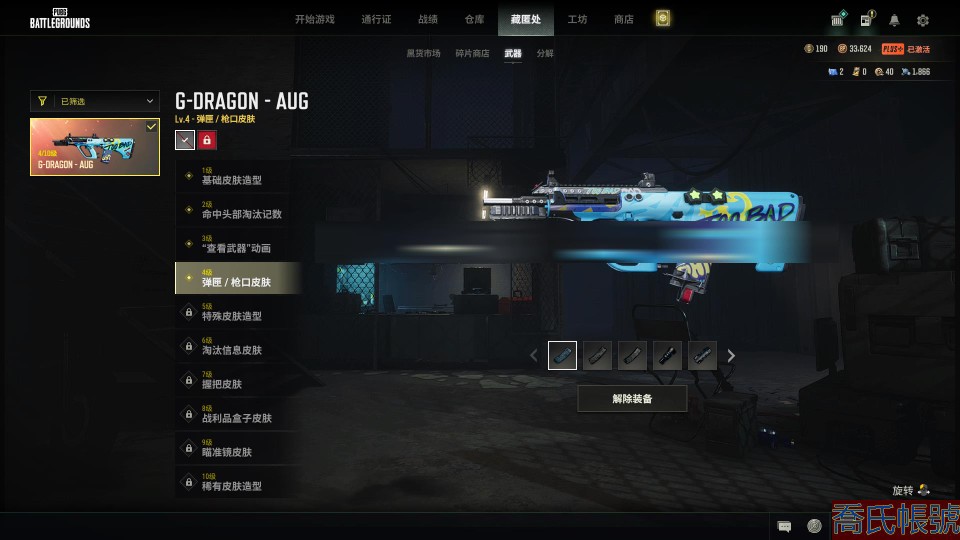Viewport: 960px width, 540px height.
Task: Open the settings gear icon
Action: (x=923, y=20)
